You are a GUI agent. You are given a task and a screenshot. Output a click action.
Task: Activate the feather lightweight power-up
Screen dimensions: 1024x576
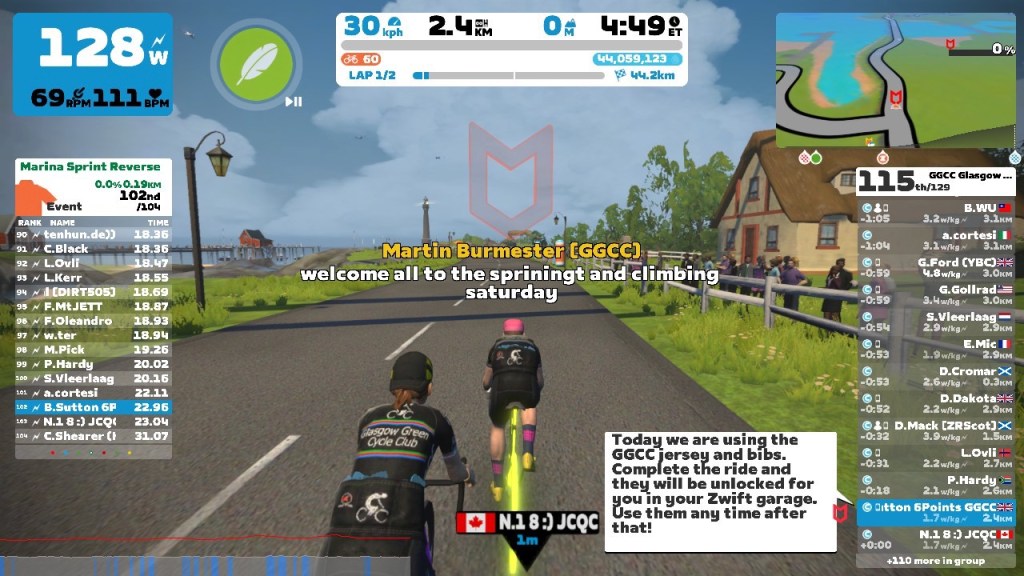[x=256, y=61]
